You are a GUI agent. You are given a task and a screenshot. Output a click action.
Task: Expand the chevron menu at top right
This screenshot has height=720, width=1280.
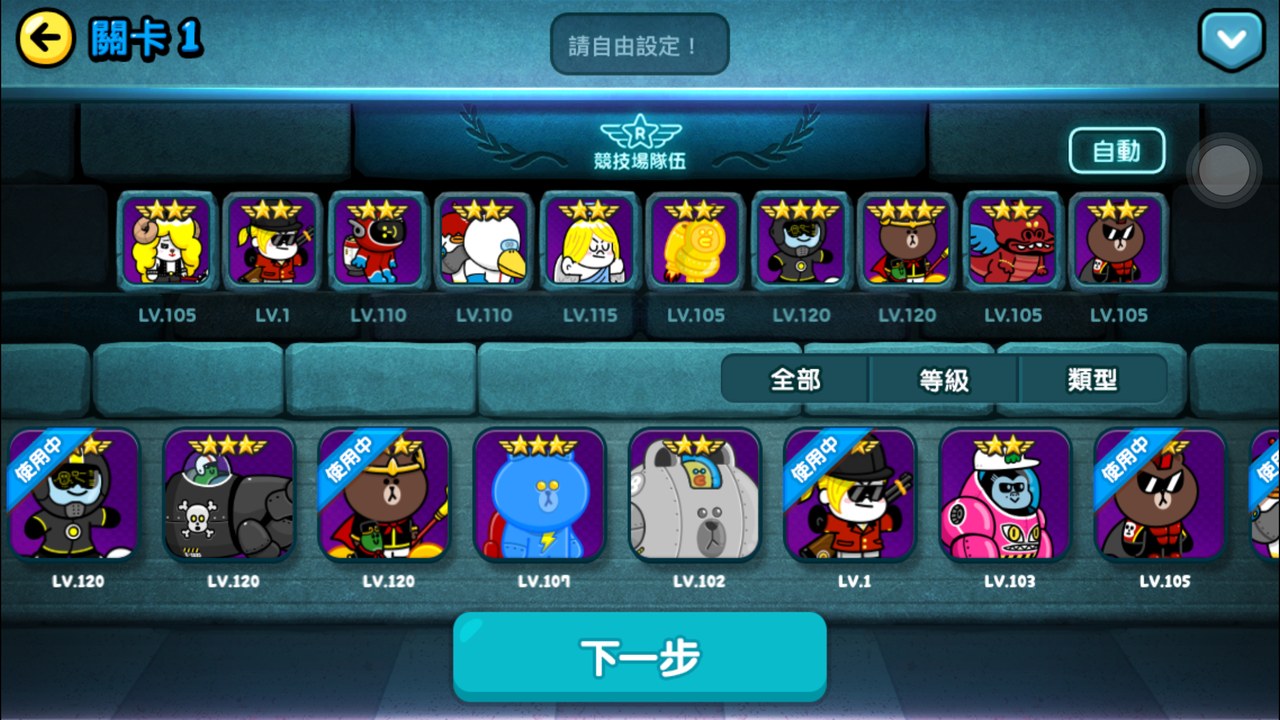click(1231, 41)
